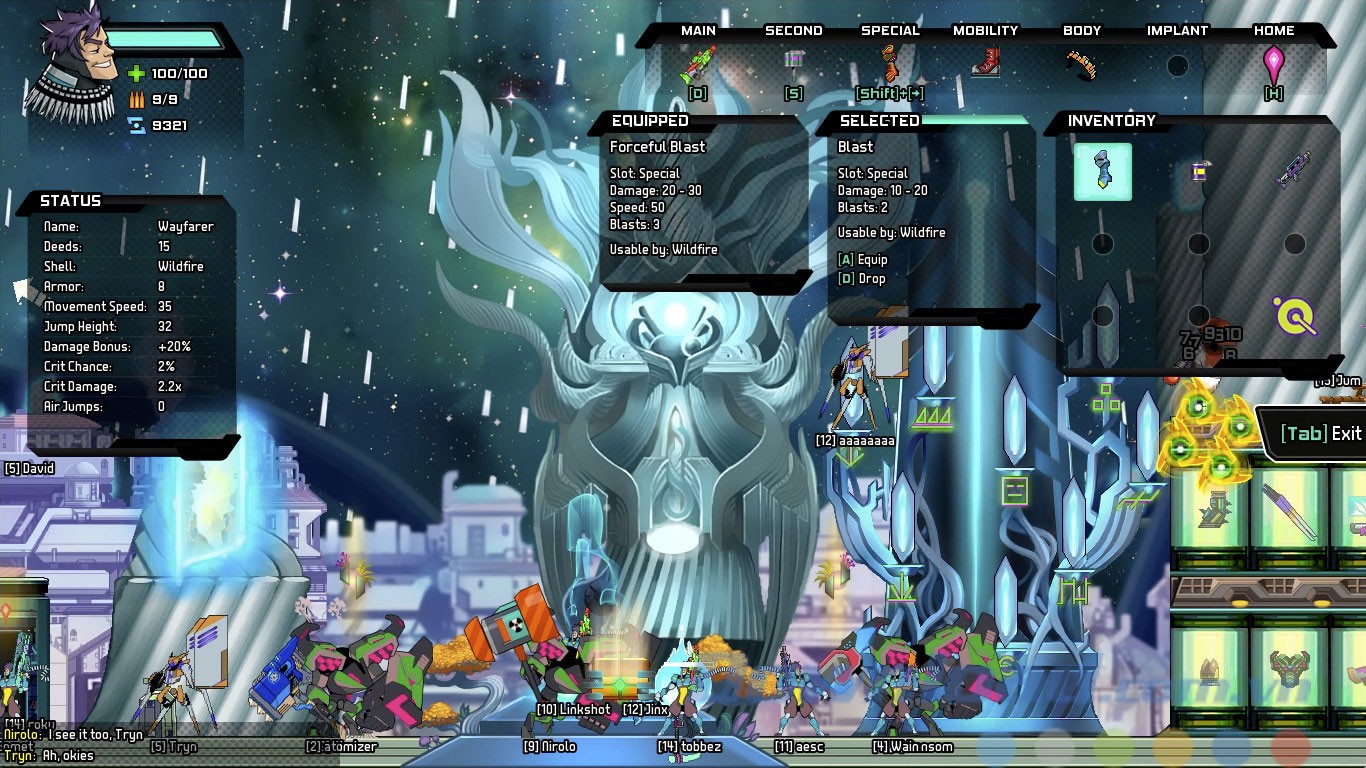
Task: Click the Mobility red boots icon
Action: click(x=985, y=63)
